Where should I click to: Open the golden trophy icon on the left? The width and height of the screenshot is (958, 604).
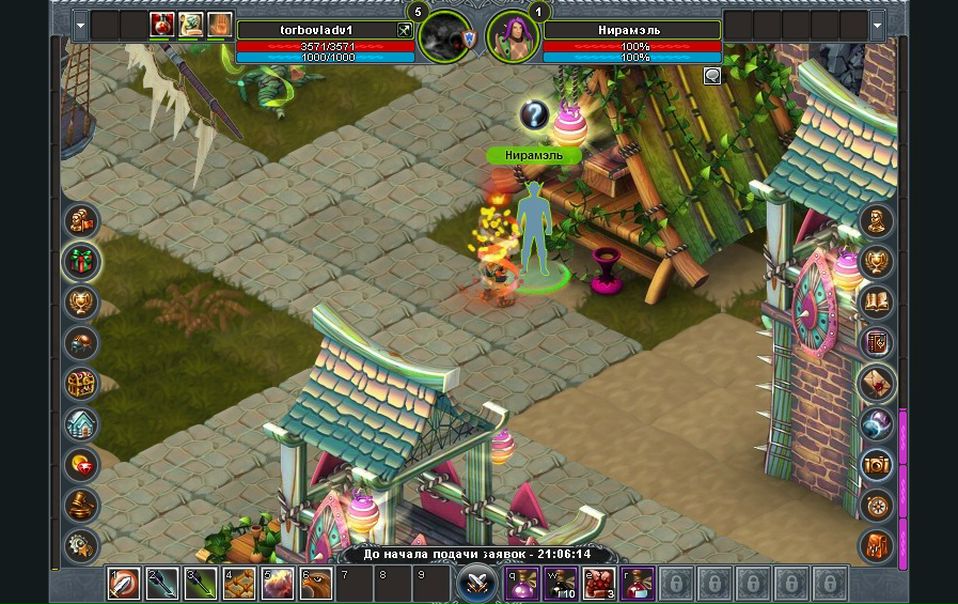point(81,302)
